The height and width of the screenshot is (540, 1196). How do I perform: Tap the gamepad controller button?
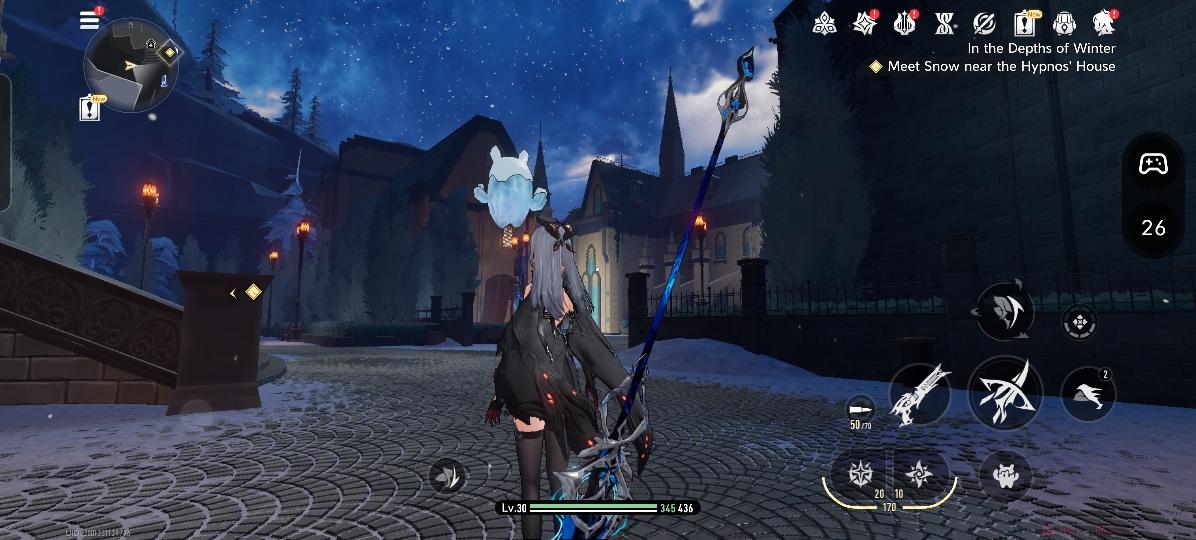pos(1153,164)
